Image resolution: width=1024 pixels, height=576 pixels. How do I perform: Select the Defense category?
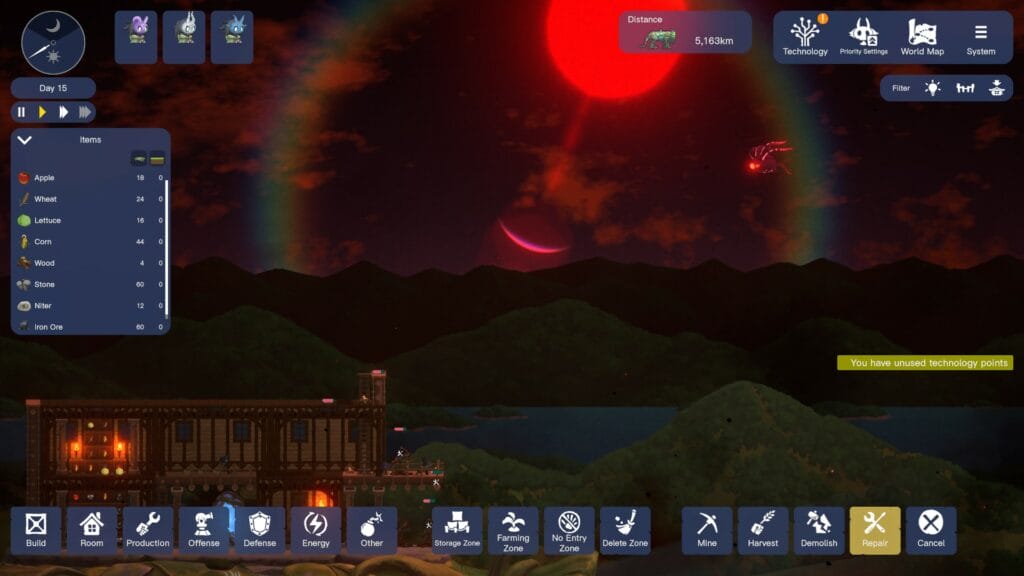tap(260, 530)
